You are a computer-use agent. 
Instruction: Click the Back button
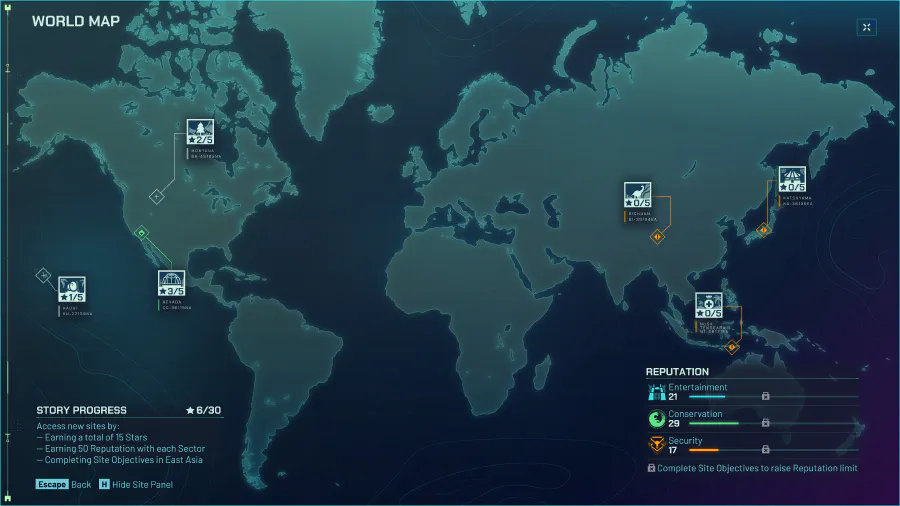(x=65, y=484)
